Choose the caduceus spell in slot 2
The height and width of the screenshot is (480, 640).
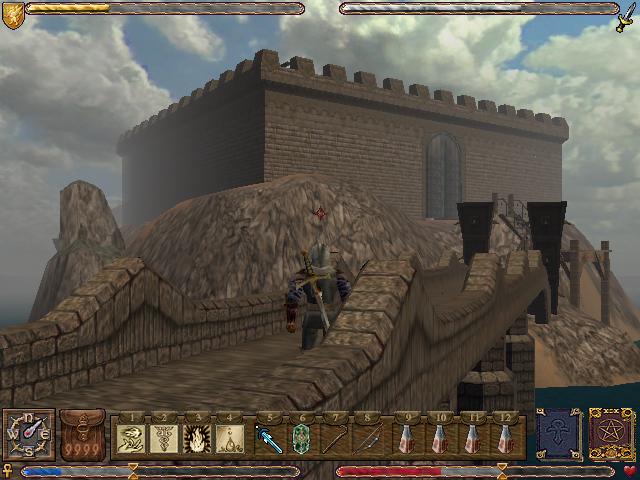click(x=163, y=438)
